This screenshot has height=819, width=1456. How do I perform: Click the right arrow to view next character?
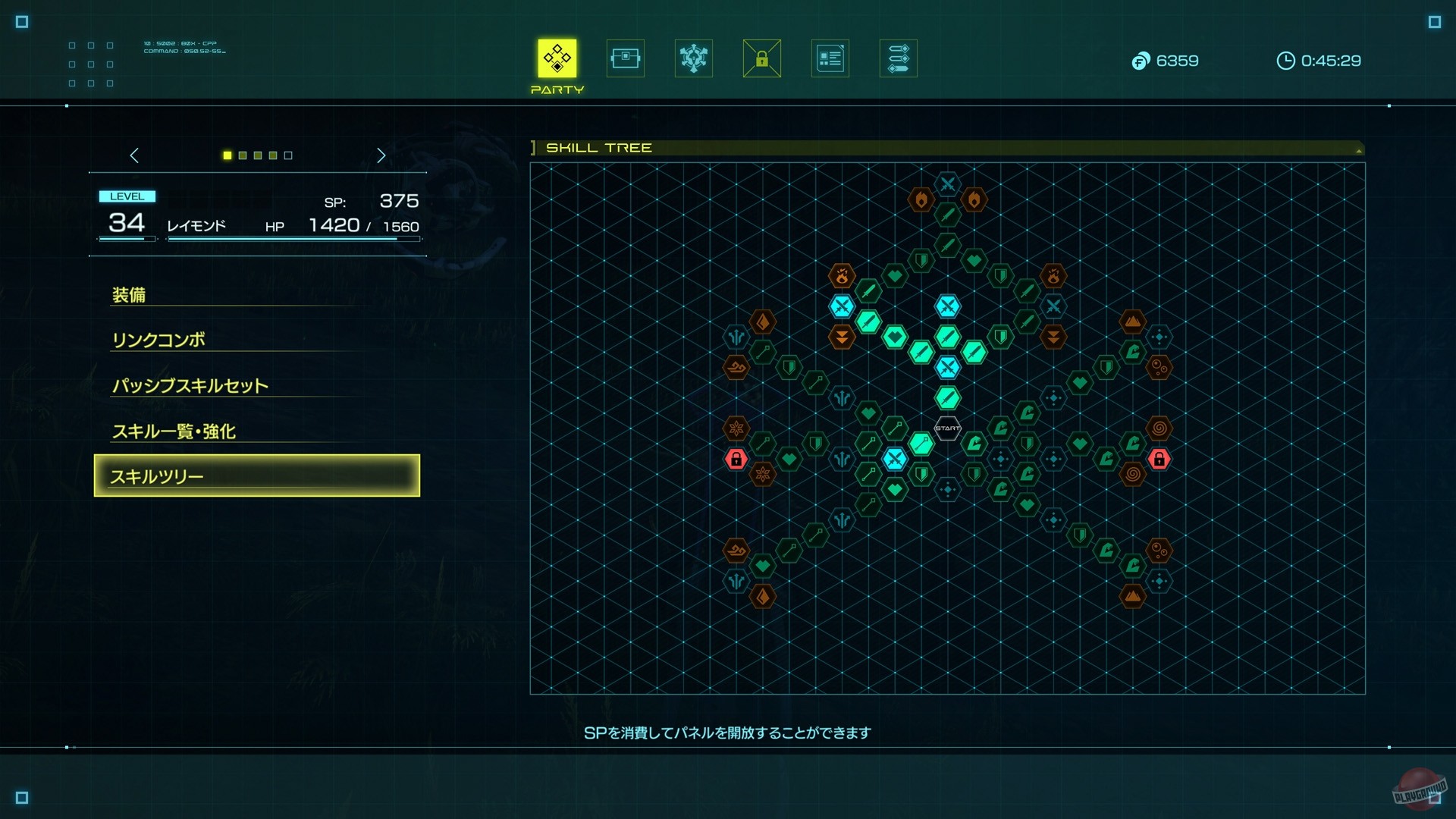[381, 155]
